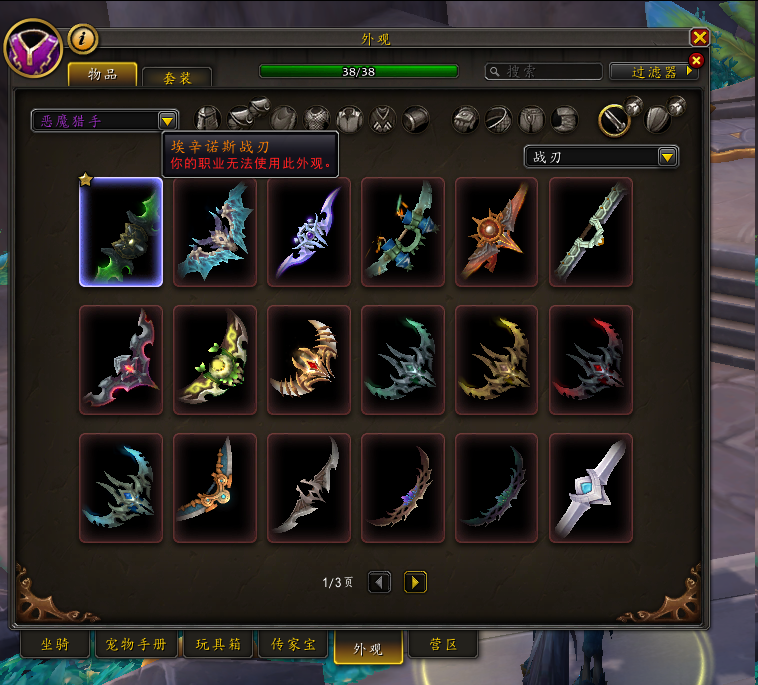
Task: Switch to the 物品 items tab
Action: pyautogui.click(x=102, y=75)
